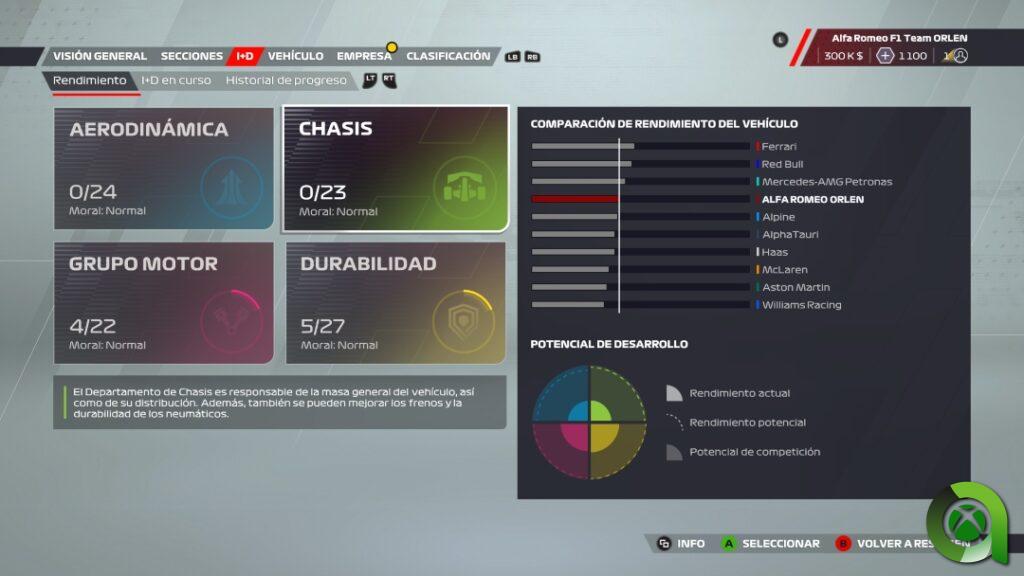The height and width of the screenshot is (576, 1024).
Task: Open the Grupo Motor department tile
Action: click(x=163, y=303)
